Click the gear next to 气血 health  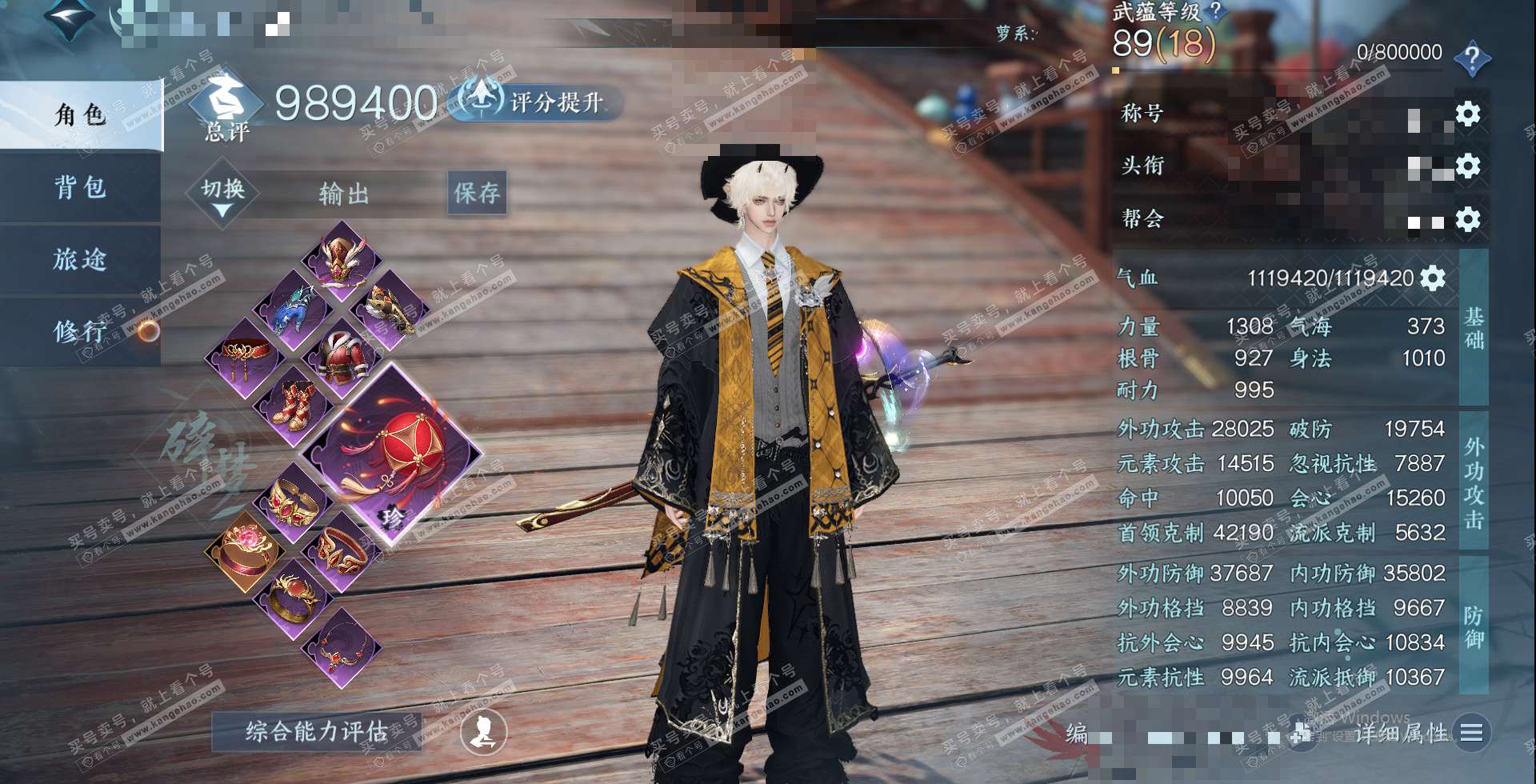click(x=1433, y=278)
